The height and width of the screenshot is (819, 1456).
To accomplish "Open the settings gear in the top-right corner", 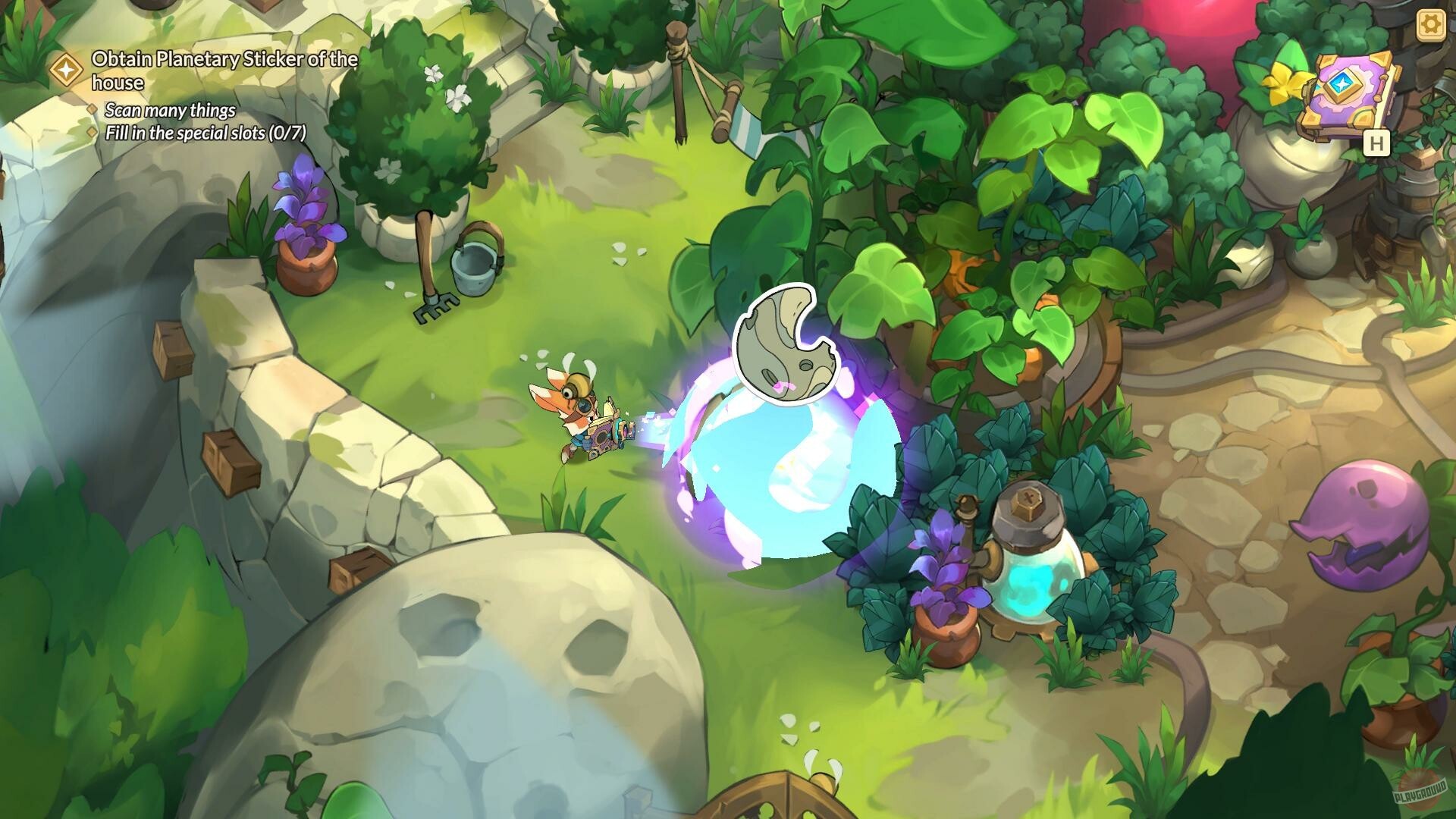I will click(x=1429, y=24).
